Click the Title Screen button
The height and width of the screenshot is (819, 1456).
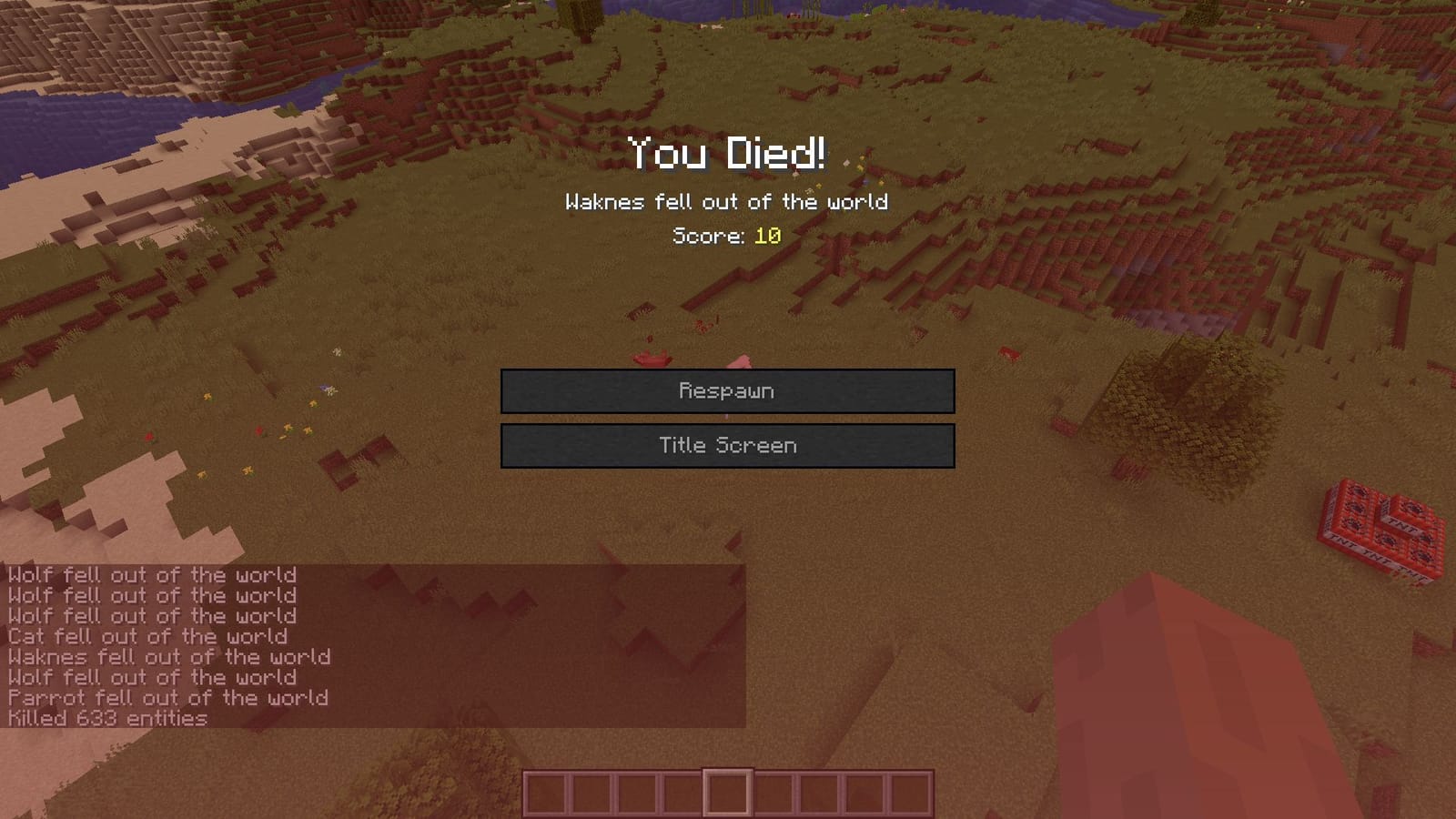pyautogui.click(x=726, y=445)
